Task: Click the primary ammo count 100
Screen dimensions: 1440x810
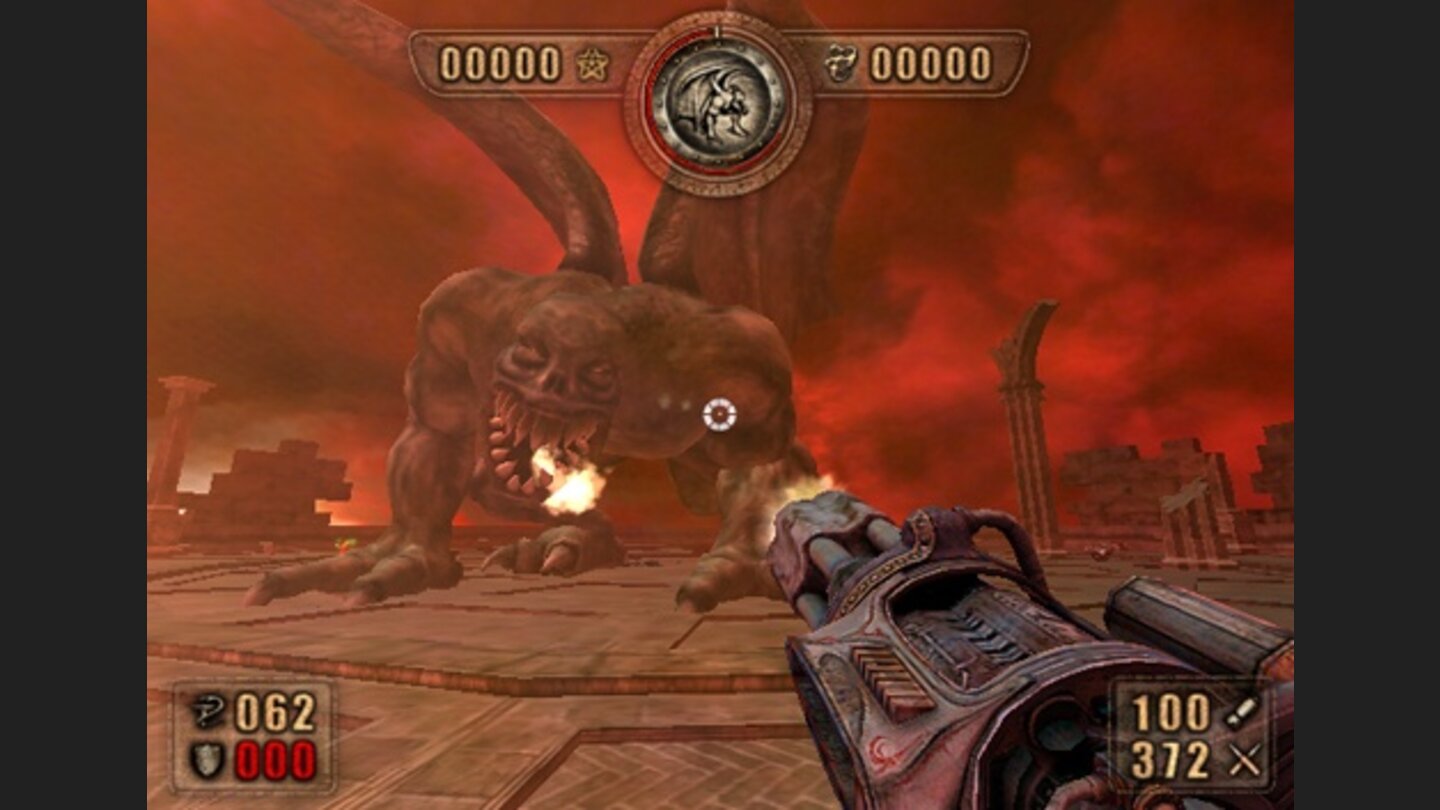Action: point(1176,713)
